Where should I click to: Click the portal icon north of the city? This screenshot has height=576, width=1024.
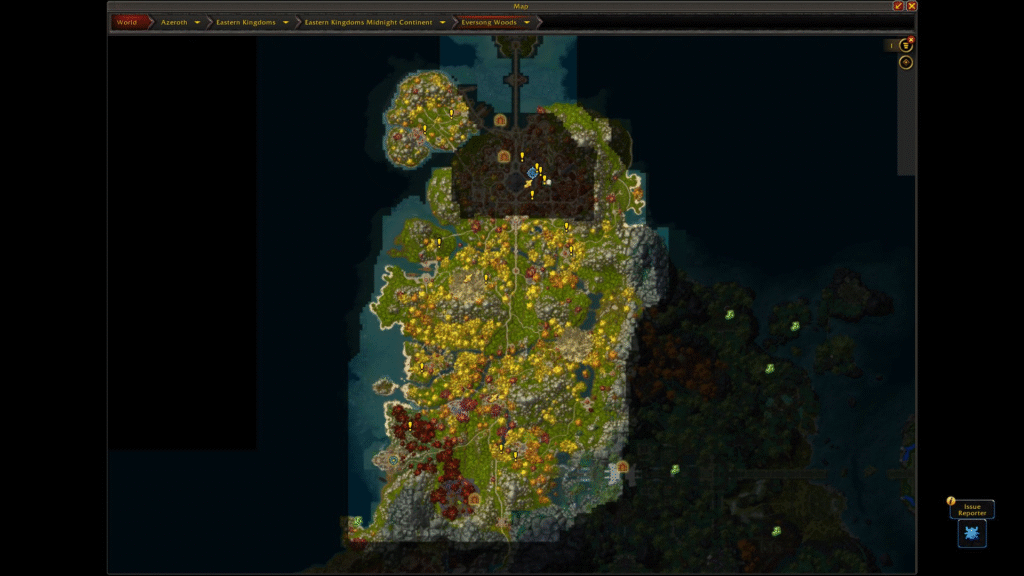(500, 120)
